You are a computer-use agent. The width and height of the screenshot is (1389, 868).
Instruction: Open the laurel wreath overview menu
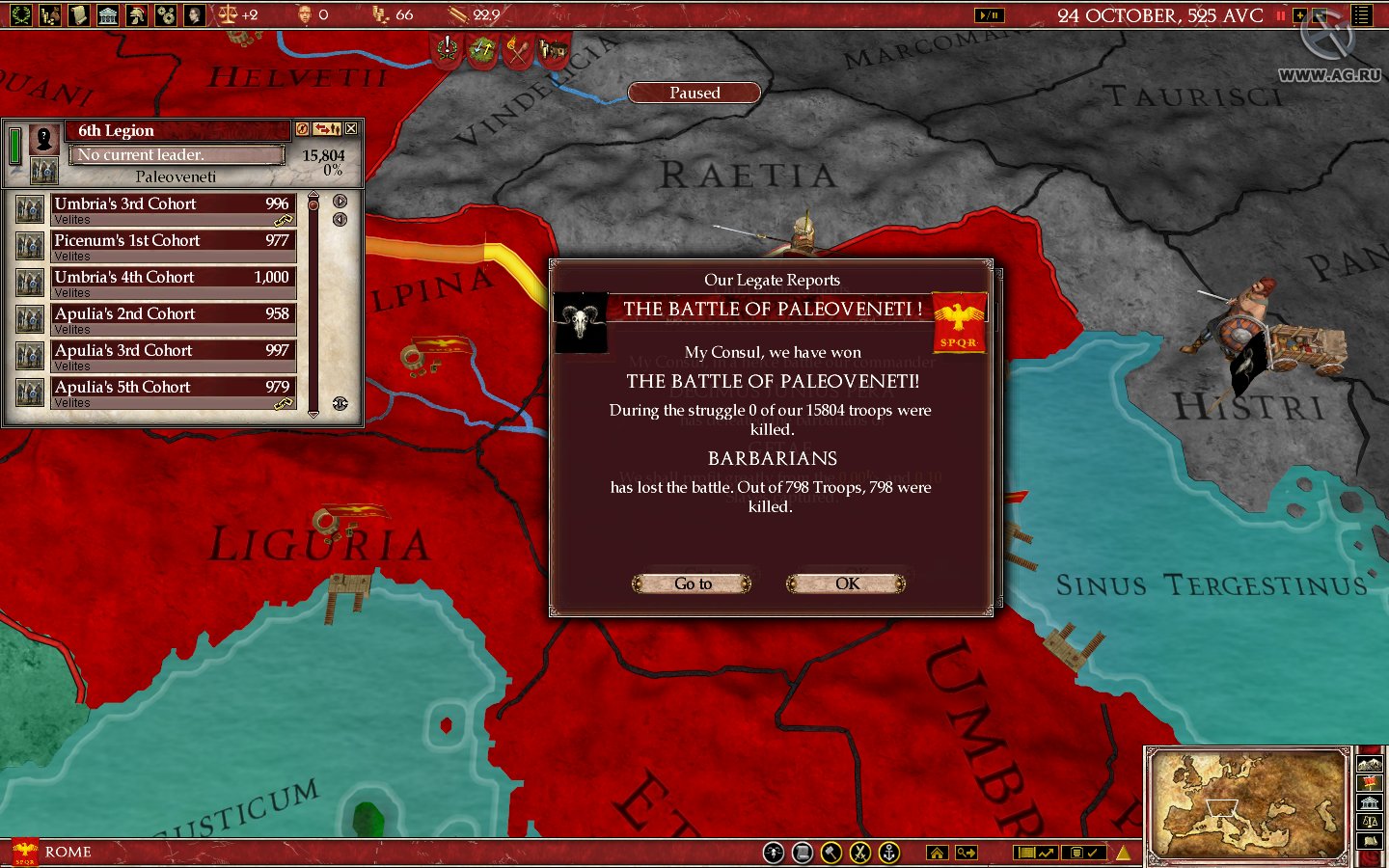(x=20, y=14)
